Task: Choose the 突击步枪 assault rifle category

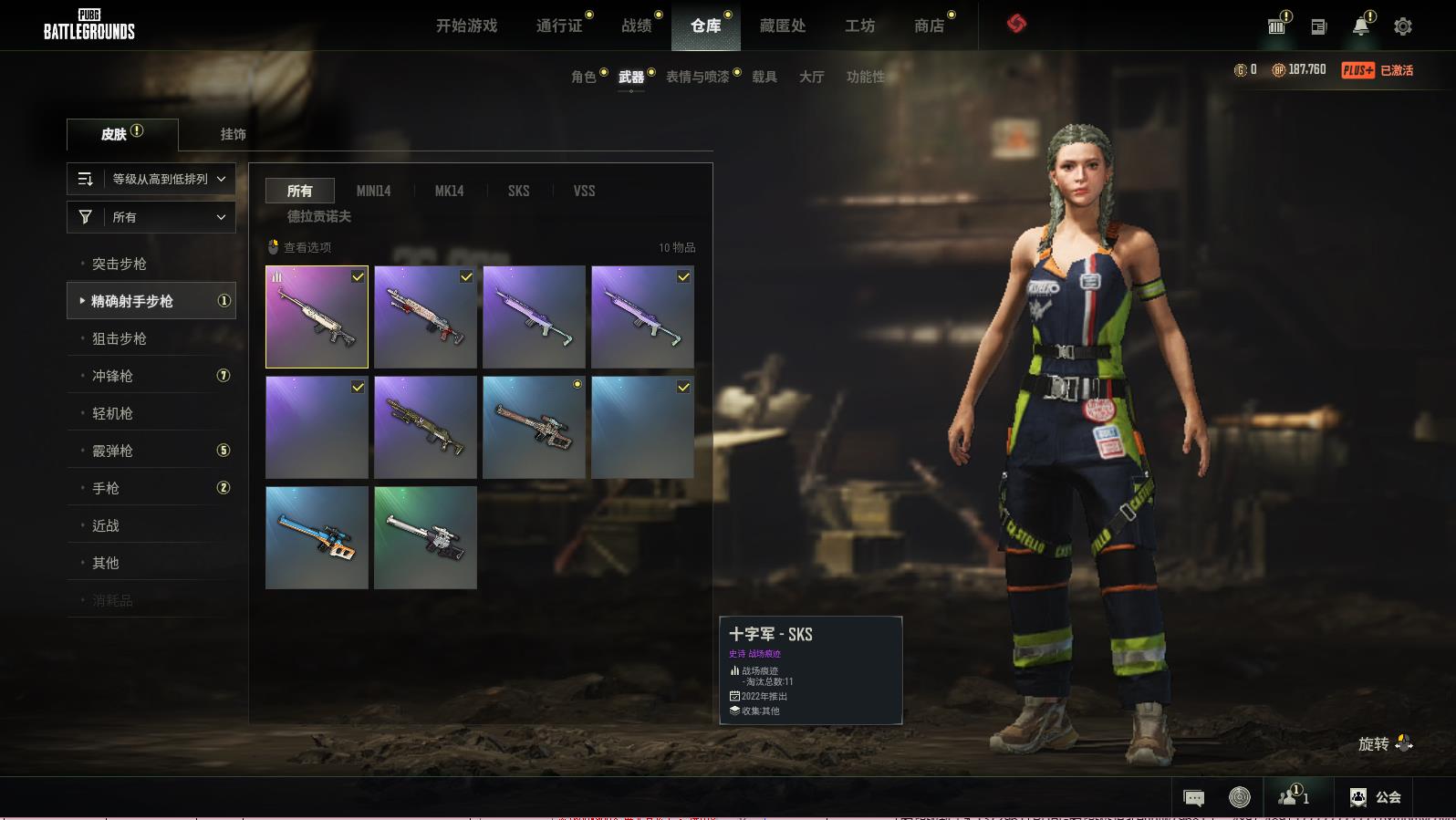Action: [x=120, y=264]
